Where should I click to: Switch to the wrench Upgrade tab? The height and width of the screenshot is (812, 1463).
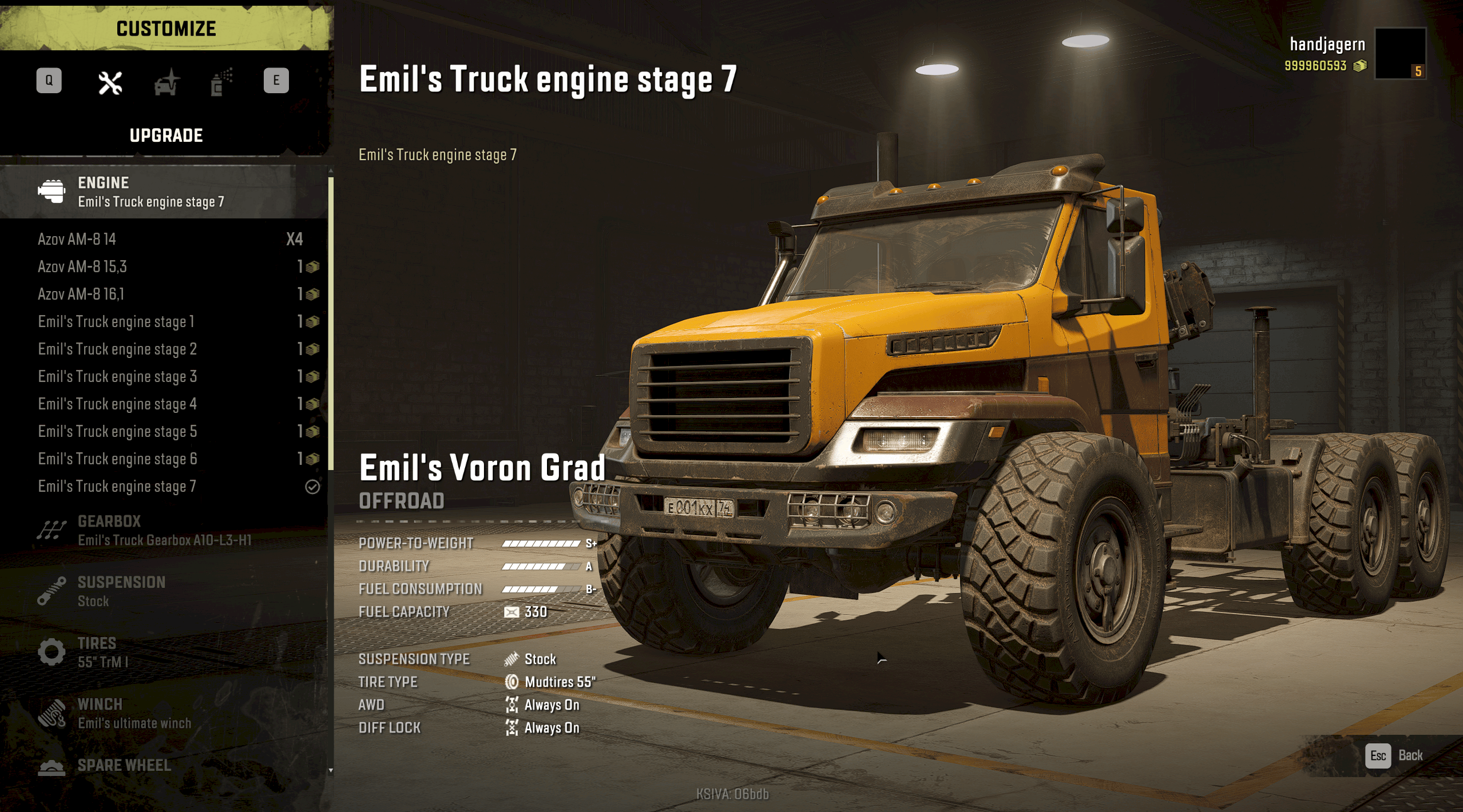pos(110,83)
